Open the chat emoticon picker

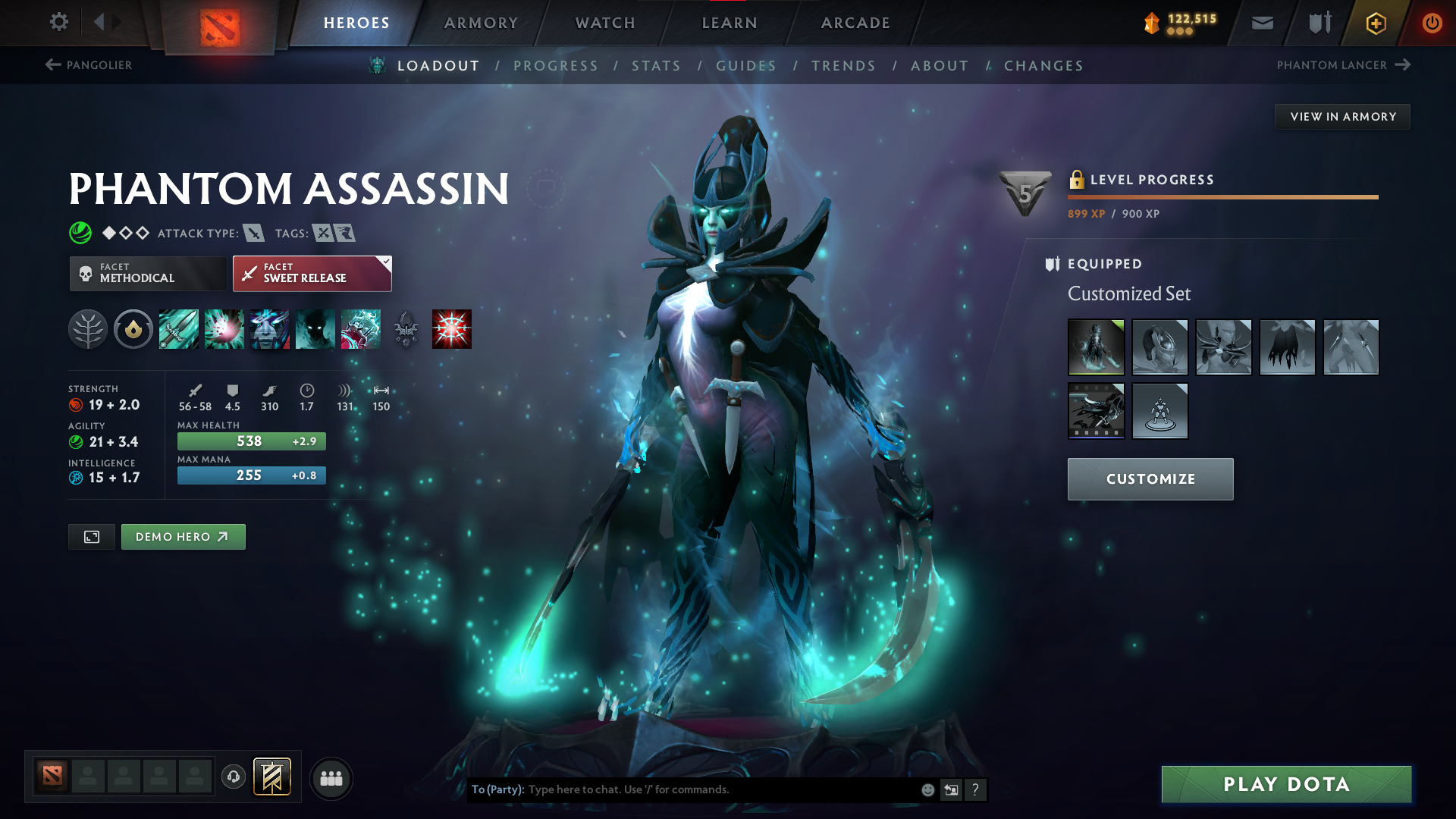coord(927,789)
